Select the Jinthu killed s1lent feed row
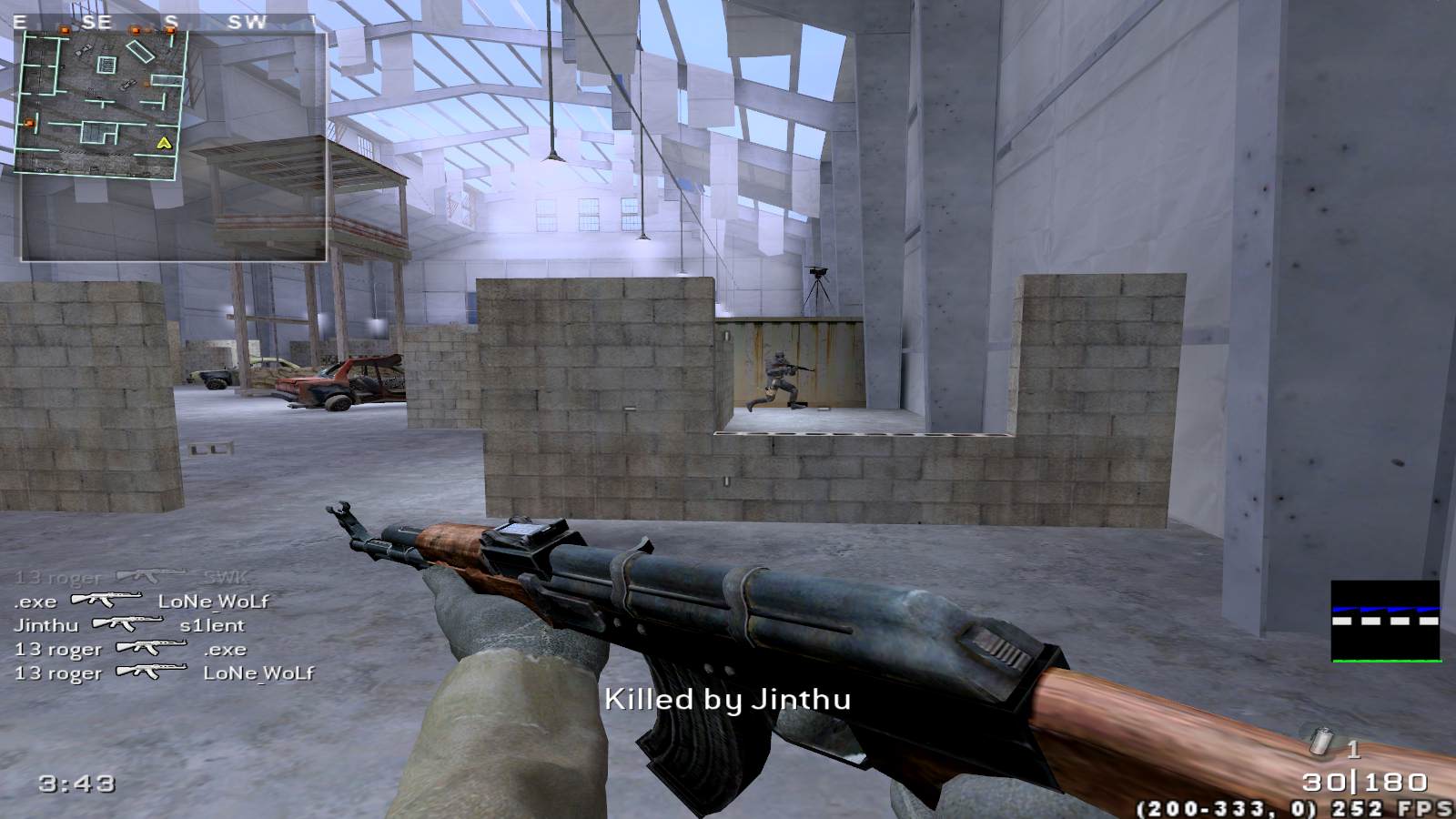The width and height of the screenshot is (1456, 819). click(x=129, y=625)
